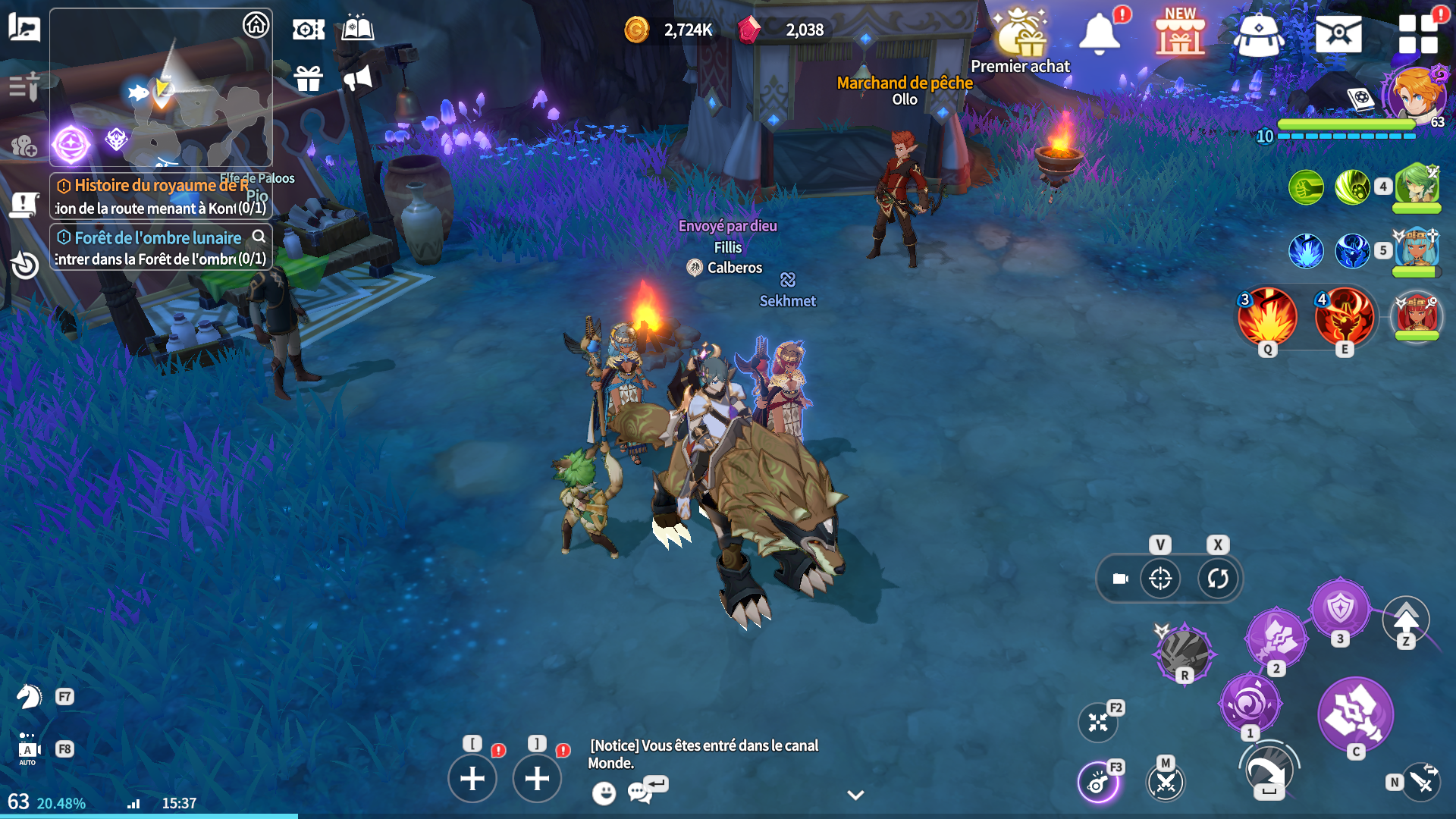The height and width of the screenshot is (819, 1456).
Task: Activate the fire demon skill E
Action: pos(1344,317)
